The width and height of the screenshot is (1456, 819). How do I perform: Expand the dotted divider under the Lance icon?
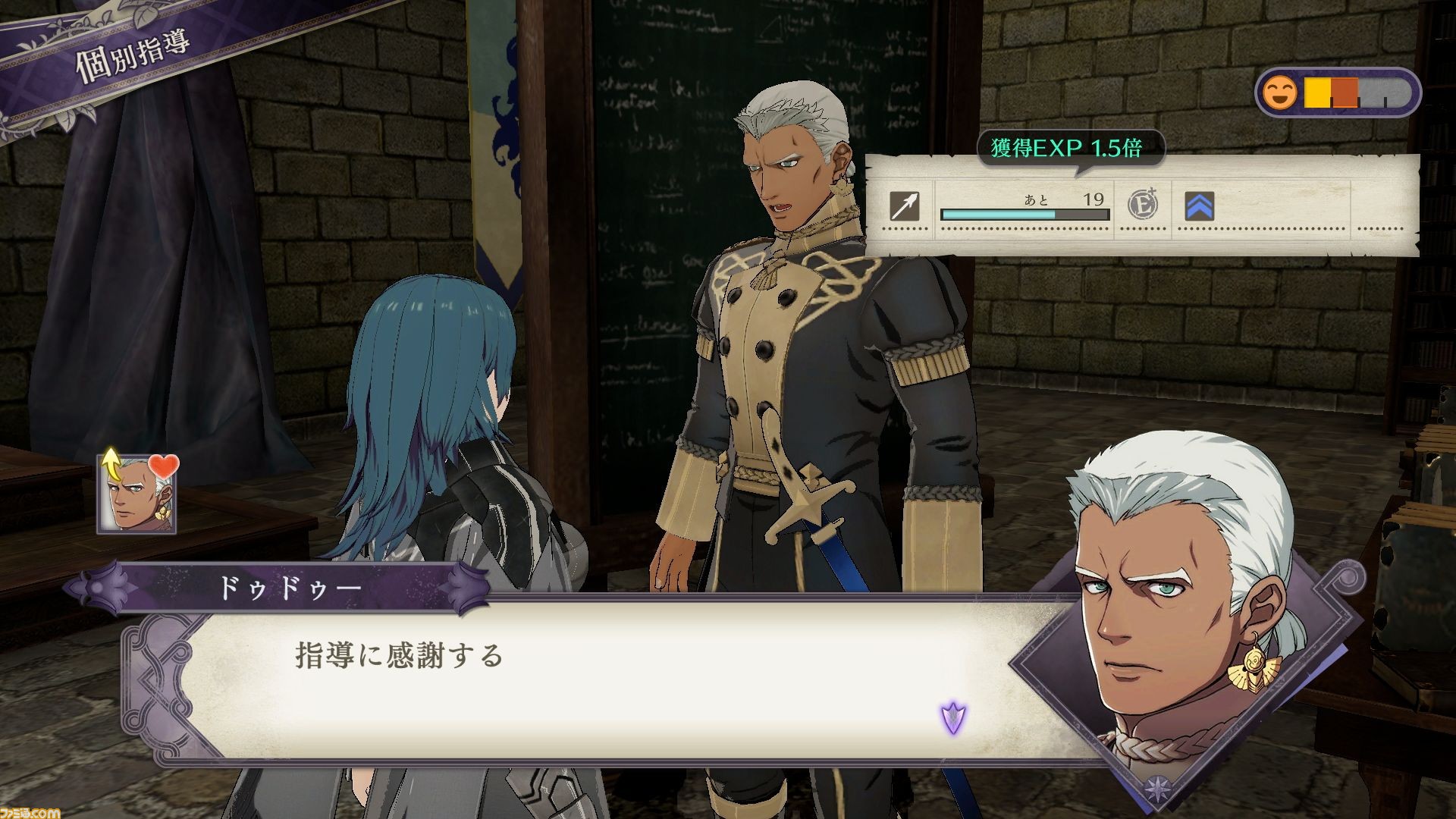tap(907, 229)
